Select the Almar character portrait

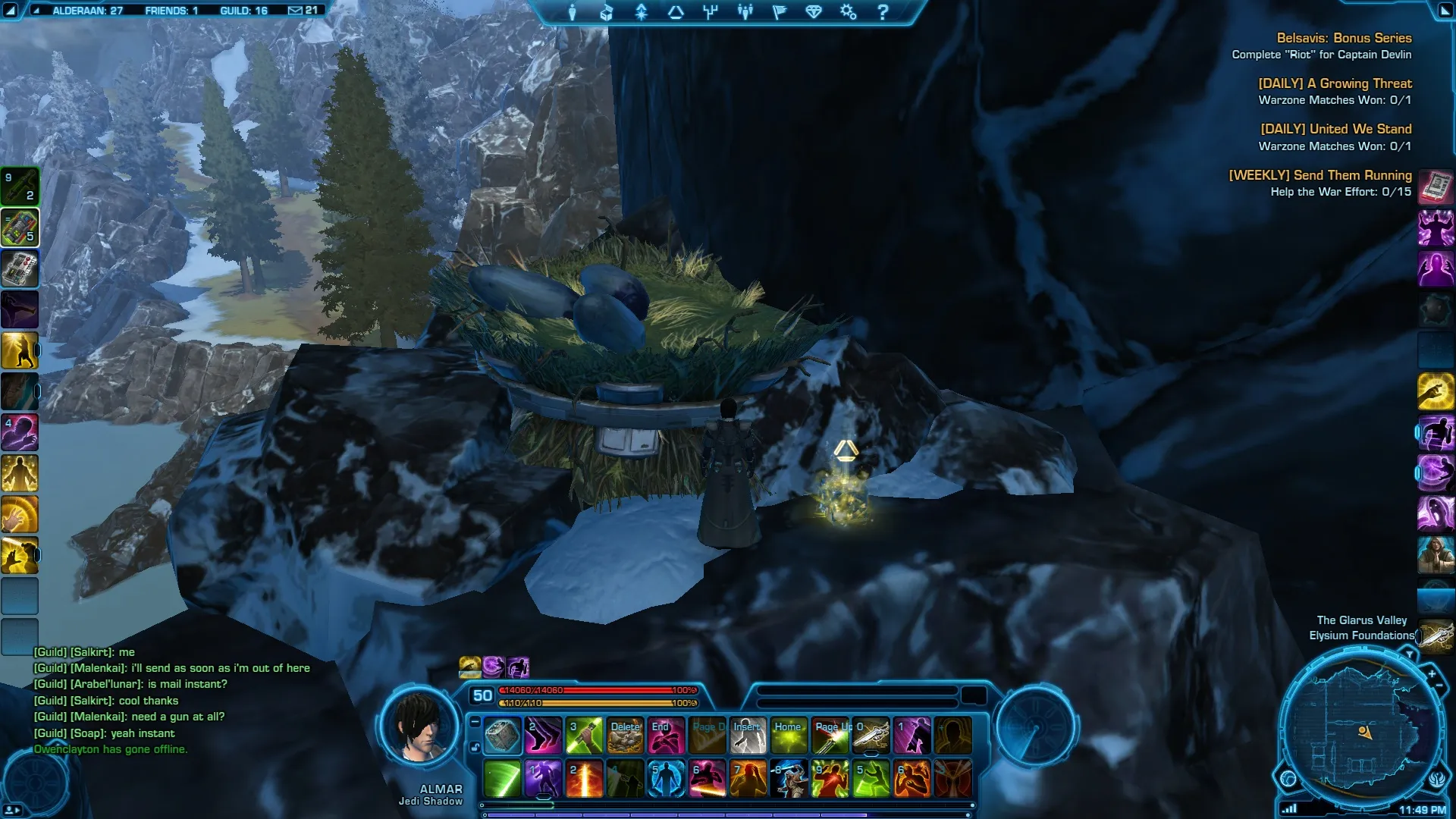pyautogui.click(x=419, y=730)
